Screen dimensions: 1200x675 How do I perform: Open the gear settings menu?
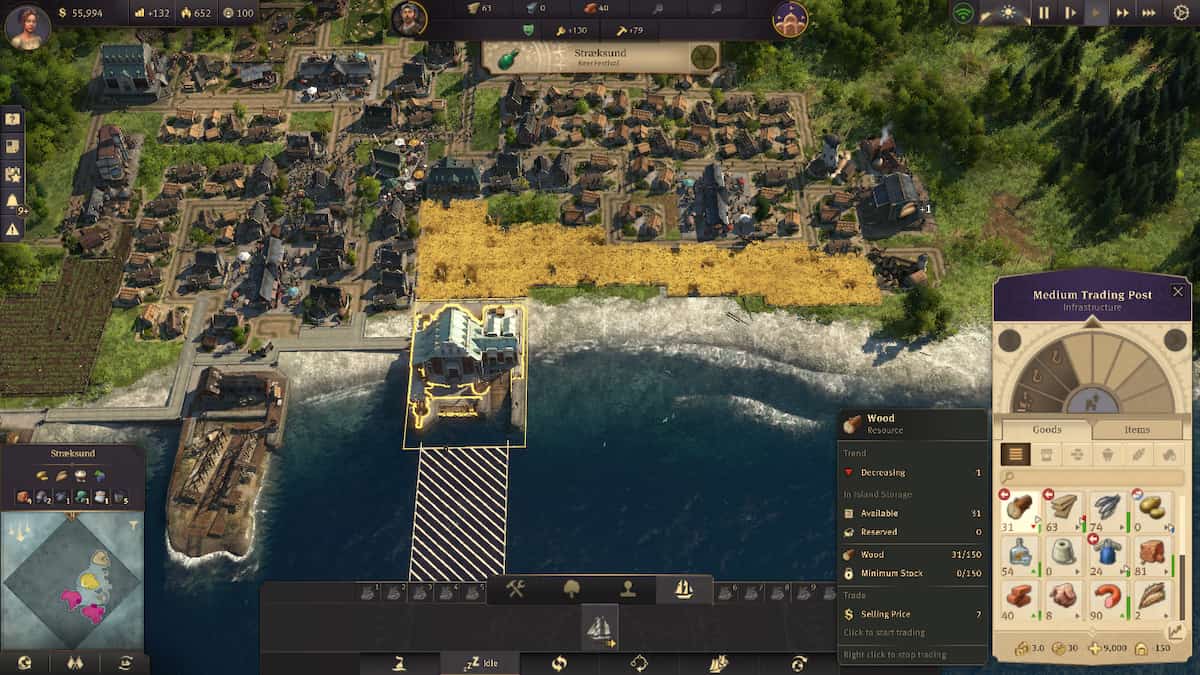1181,14
